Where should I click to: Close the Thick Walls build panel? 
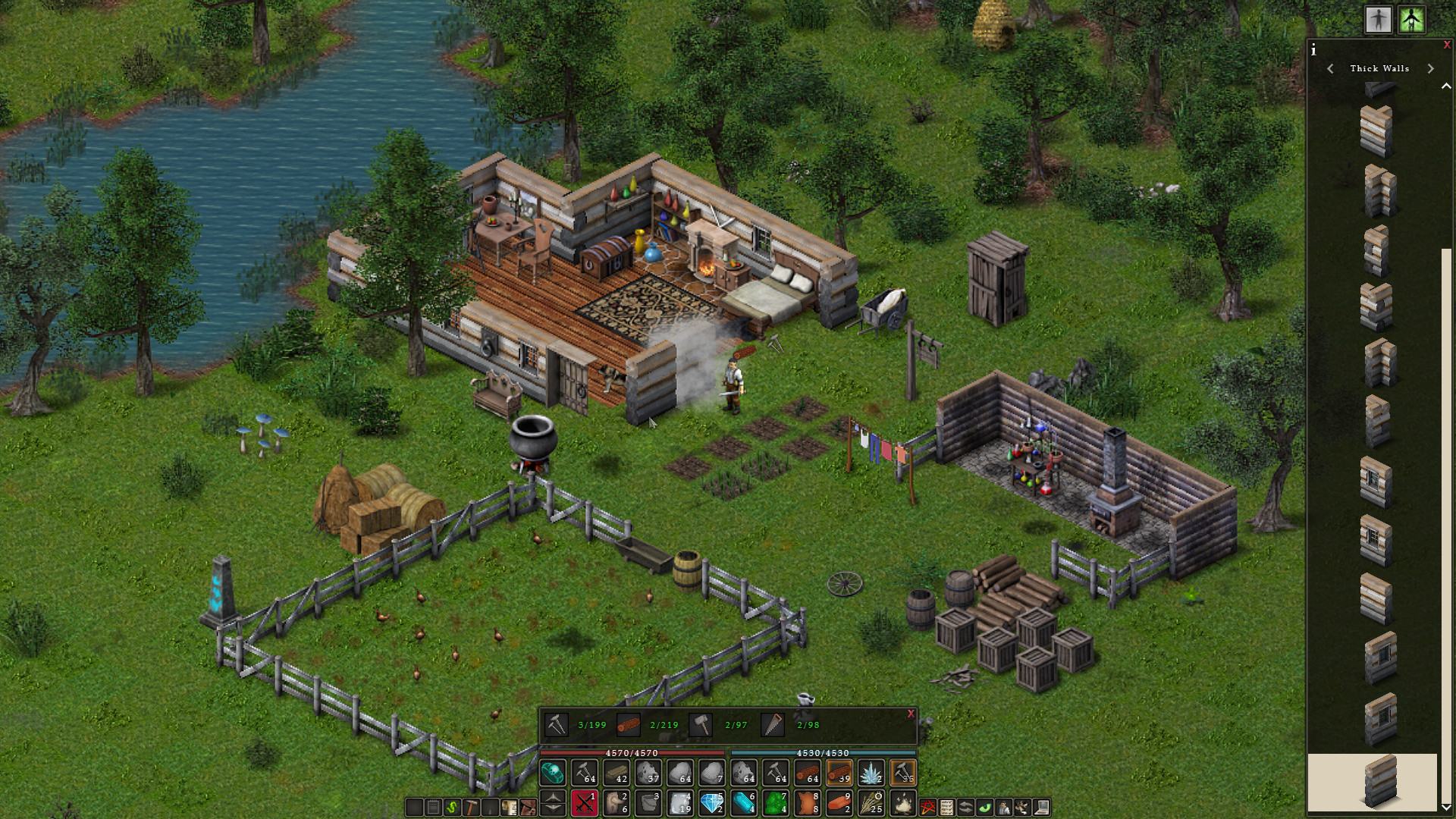pos(1447,45)
